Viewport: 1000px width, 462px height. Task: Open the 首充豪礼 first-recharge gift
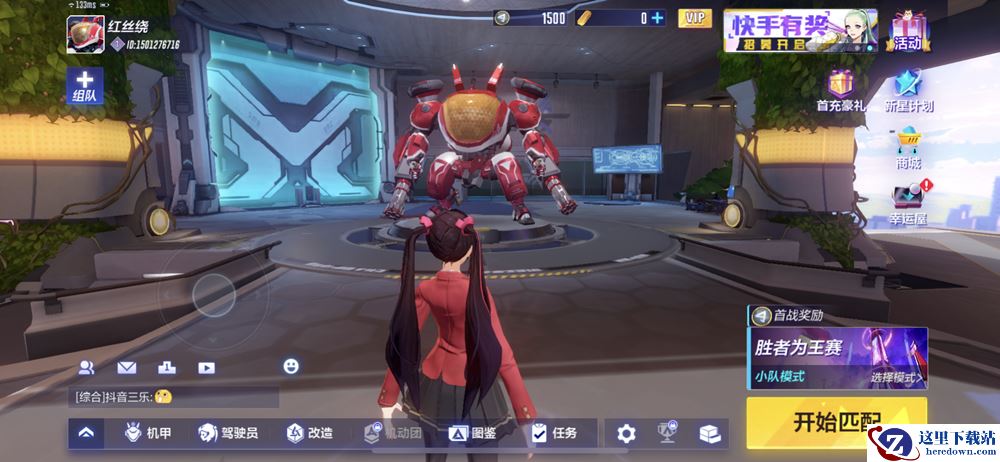(840, 90)
